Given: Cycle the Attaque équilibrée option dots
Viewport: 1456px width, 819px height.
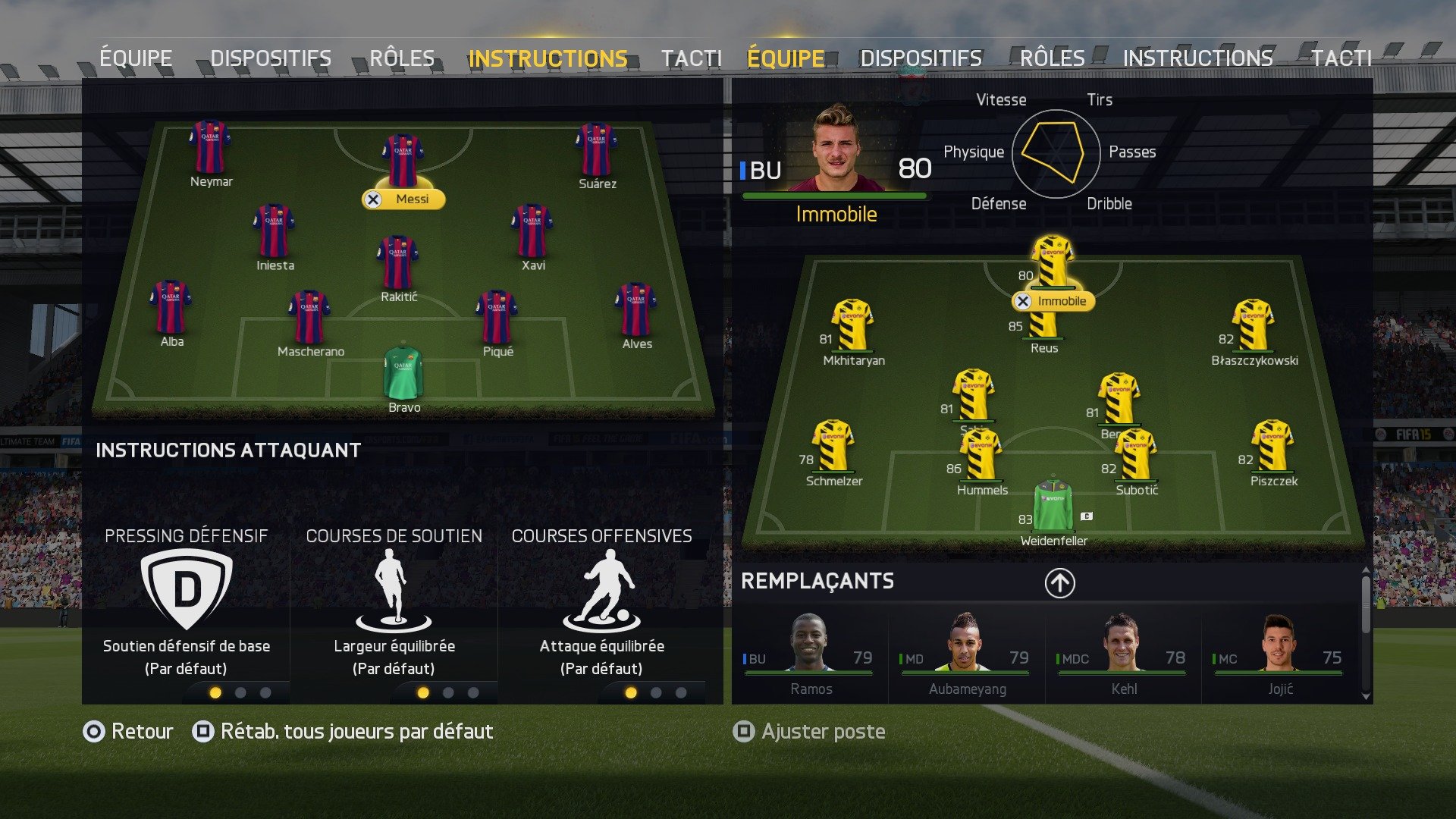Looking at the screenshot, I should 630,692.
